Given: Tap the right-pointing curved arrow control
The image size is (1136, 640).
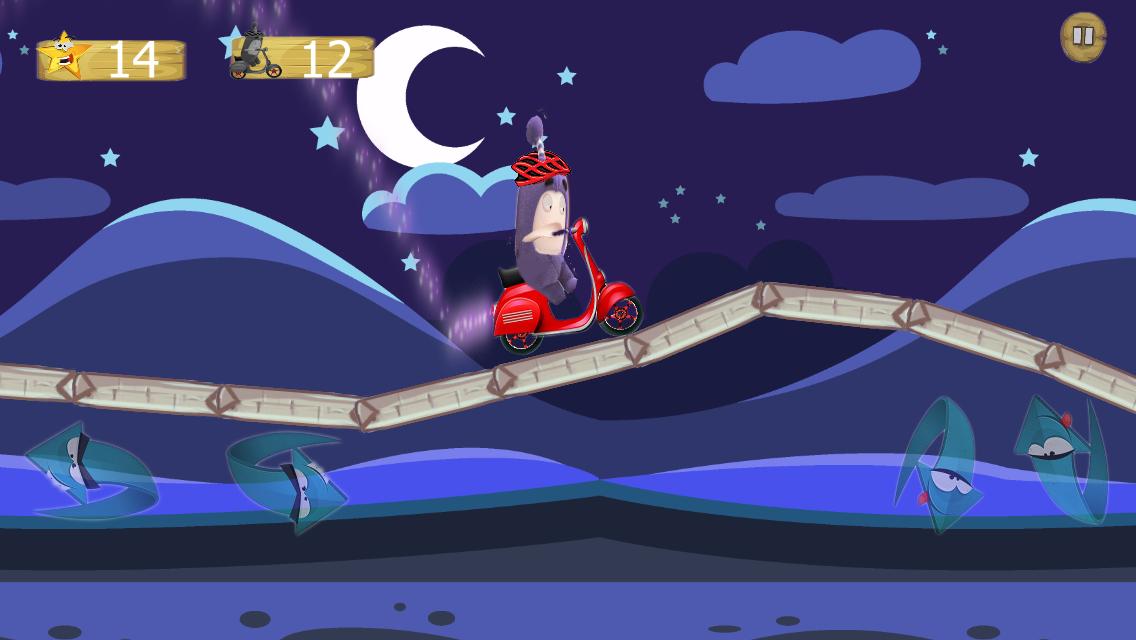Looking at the screenshot, I should pos(288,479).
